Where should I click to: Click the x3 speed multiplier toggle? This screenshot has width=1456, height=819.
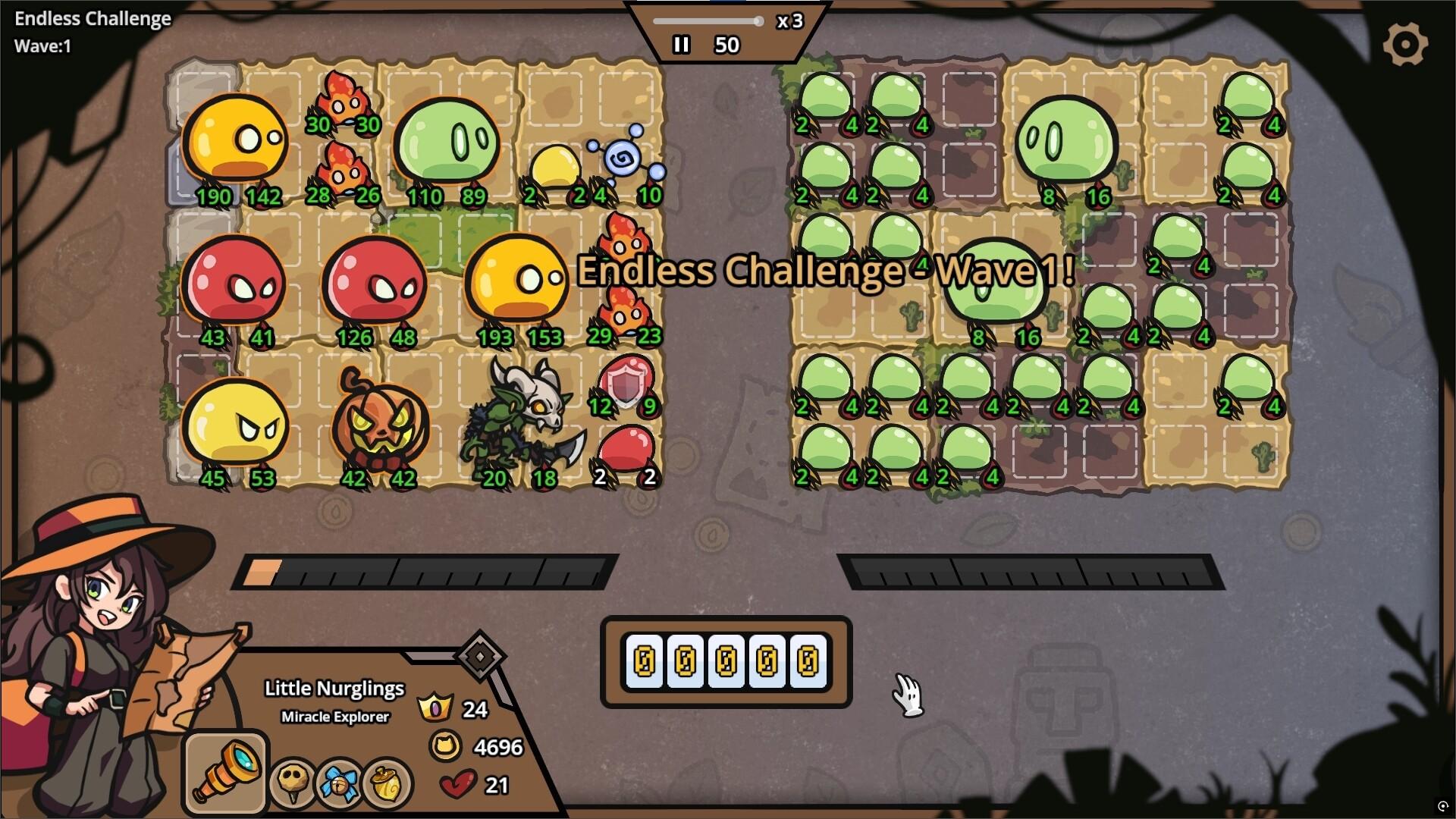coord(789,21)
